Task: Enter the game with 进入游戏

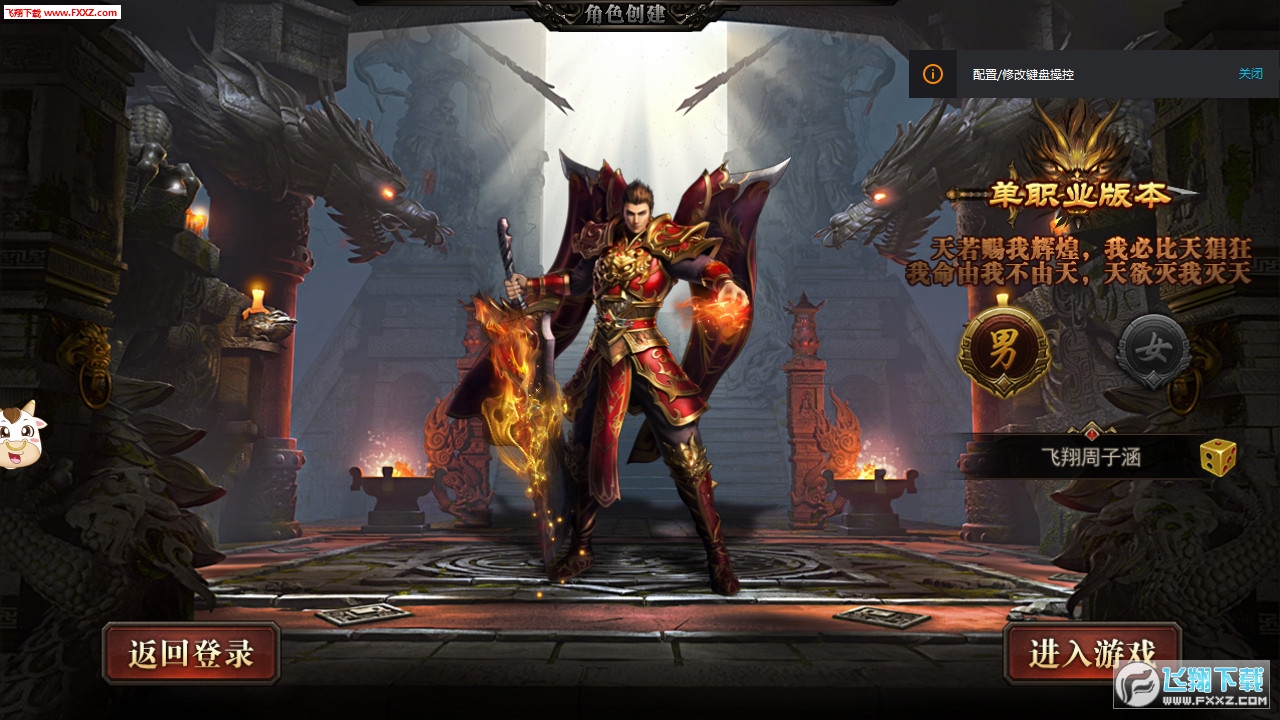Action: click(x=1092, y=653)
